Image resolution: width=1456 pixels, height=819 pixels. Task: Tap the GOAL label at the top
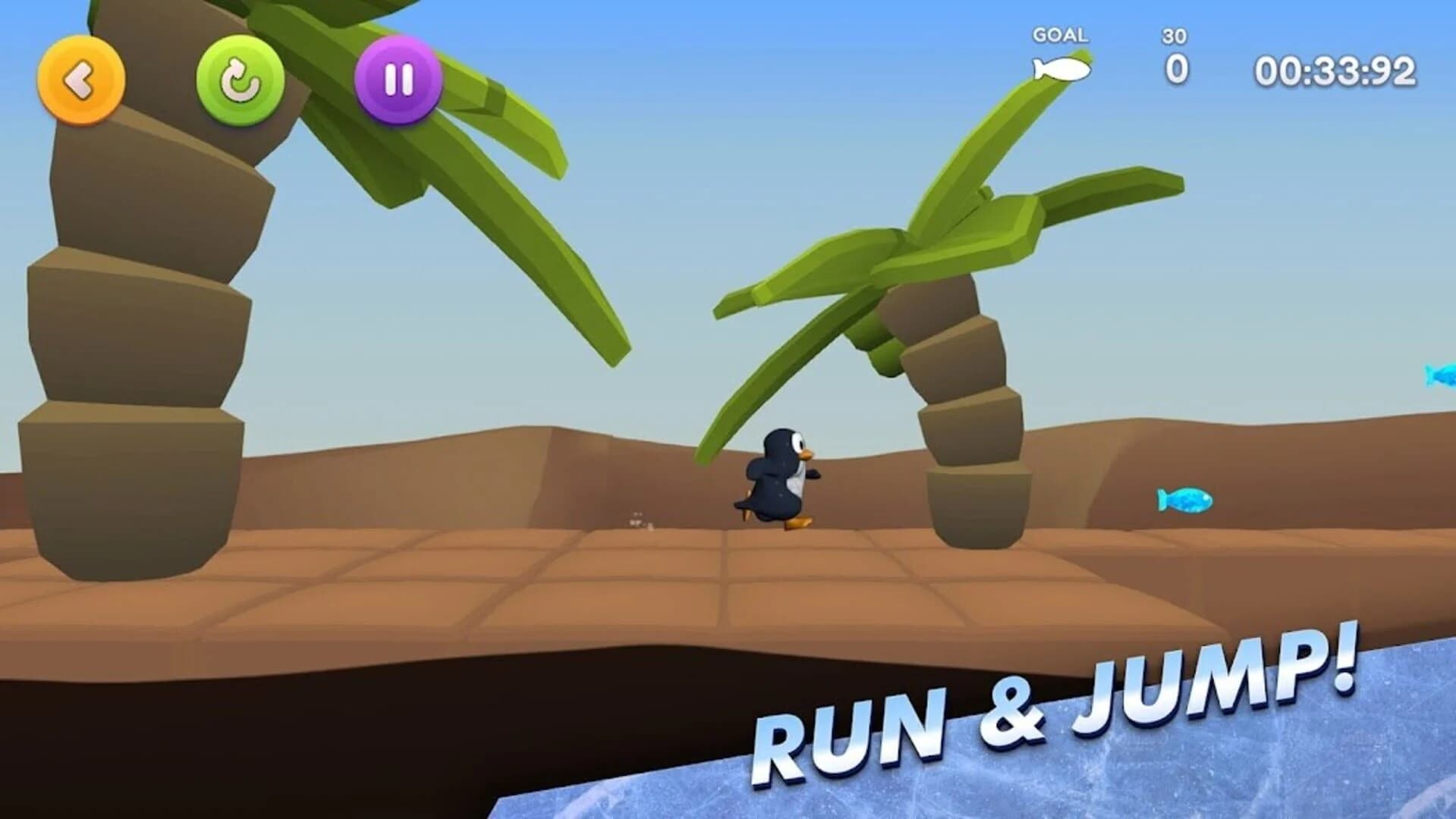point(1060,34)
